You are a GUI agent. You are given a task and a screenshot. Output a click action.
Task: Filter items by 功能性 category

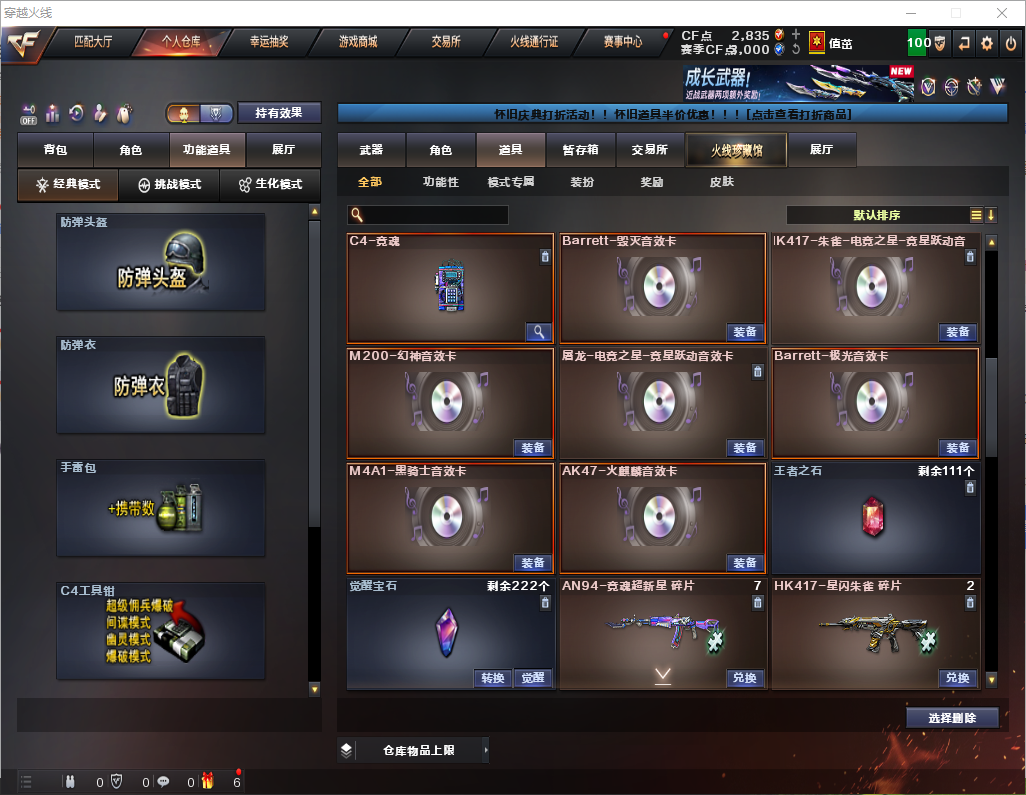[x=440, y=182]
